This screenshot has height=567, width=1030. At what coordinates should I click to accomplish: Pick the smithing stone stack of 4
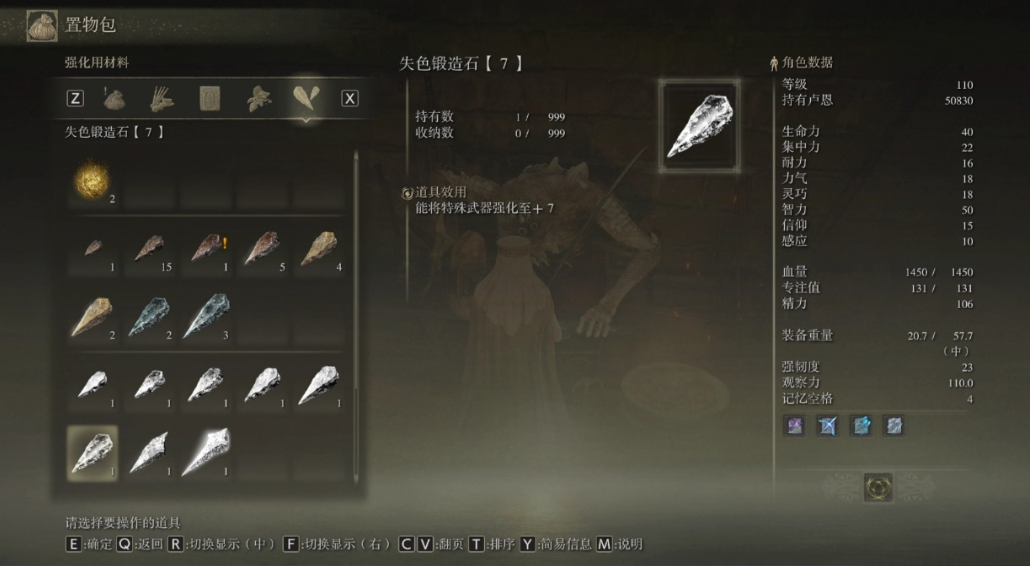(x=319, y=249)
